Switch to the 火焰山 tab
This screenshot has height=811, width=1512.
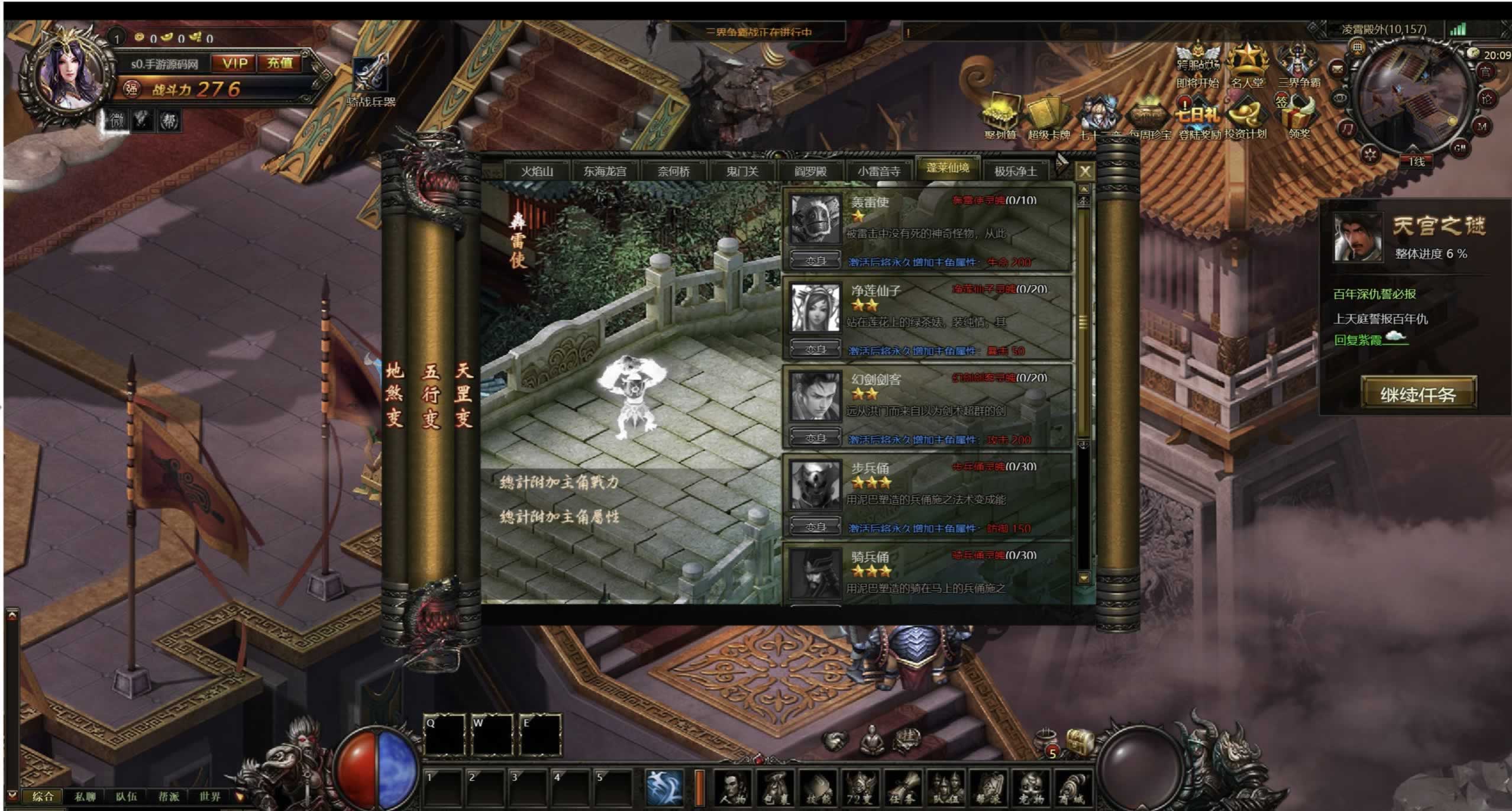pos(537,172)
